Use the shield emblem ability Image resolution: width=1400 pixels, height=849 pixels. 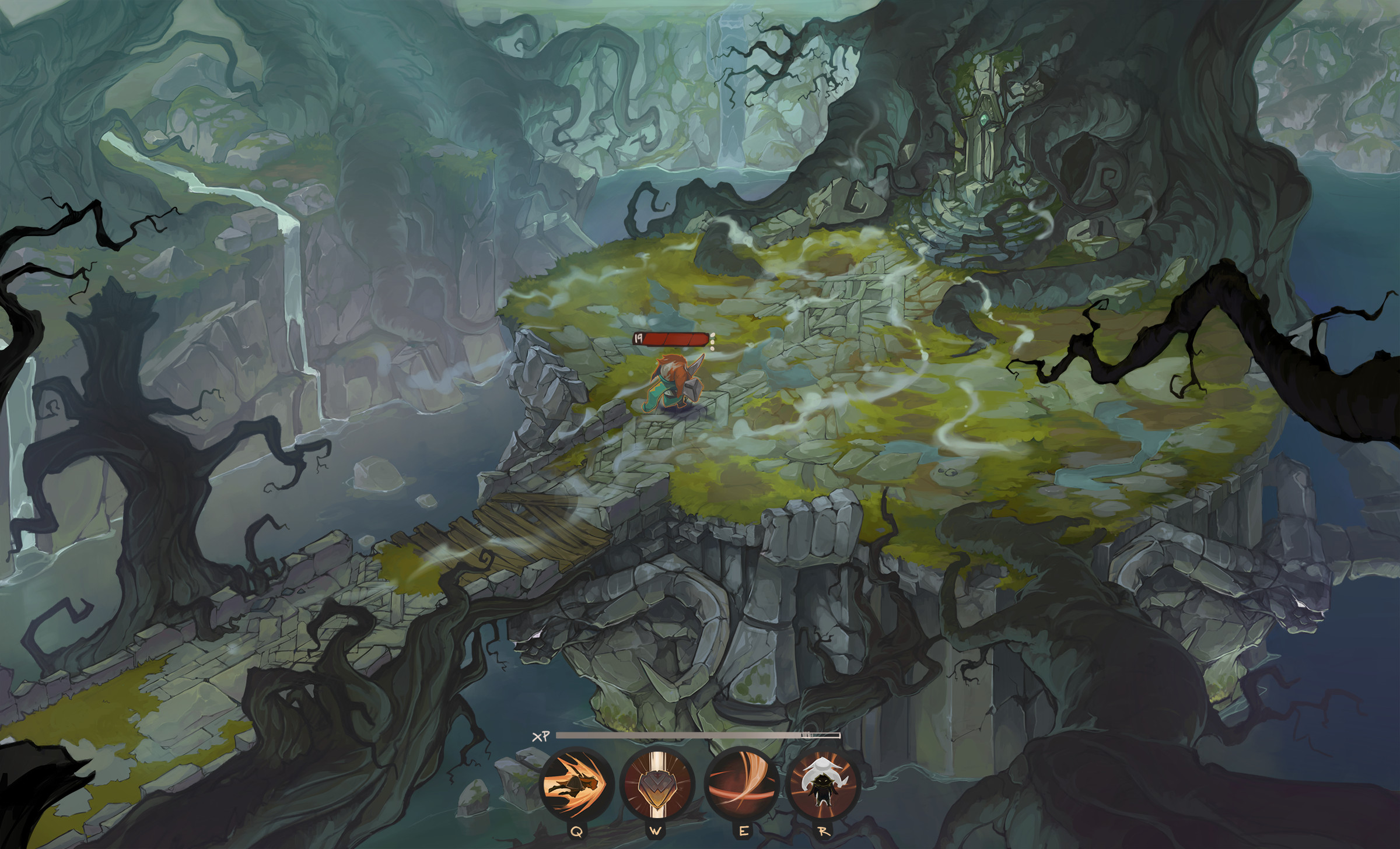pos(657,783)
